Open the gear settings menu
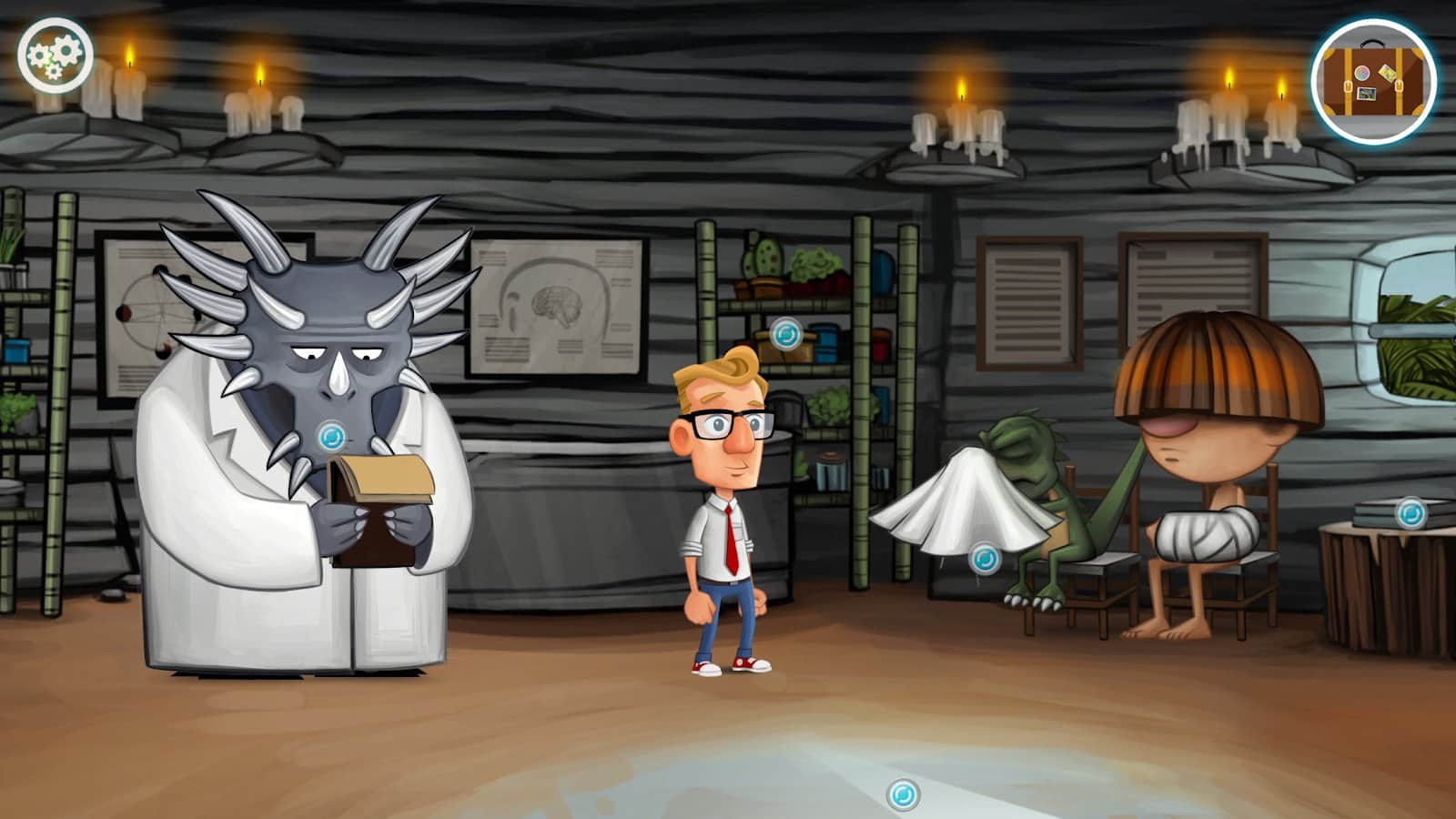The width and height of the screenshot is (1456, 819). click(55, 56)
